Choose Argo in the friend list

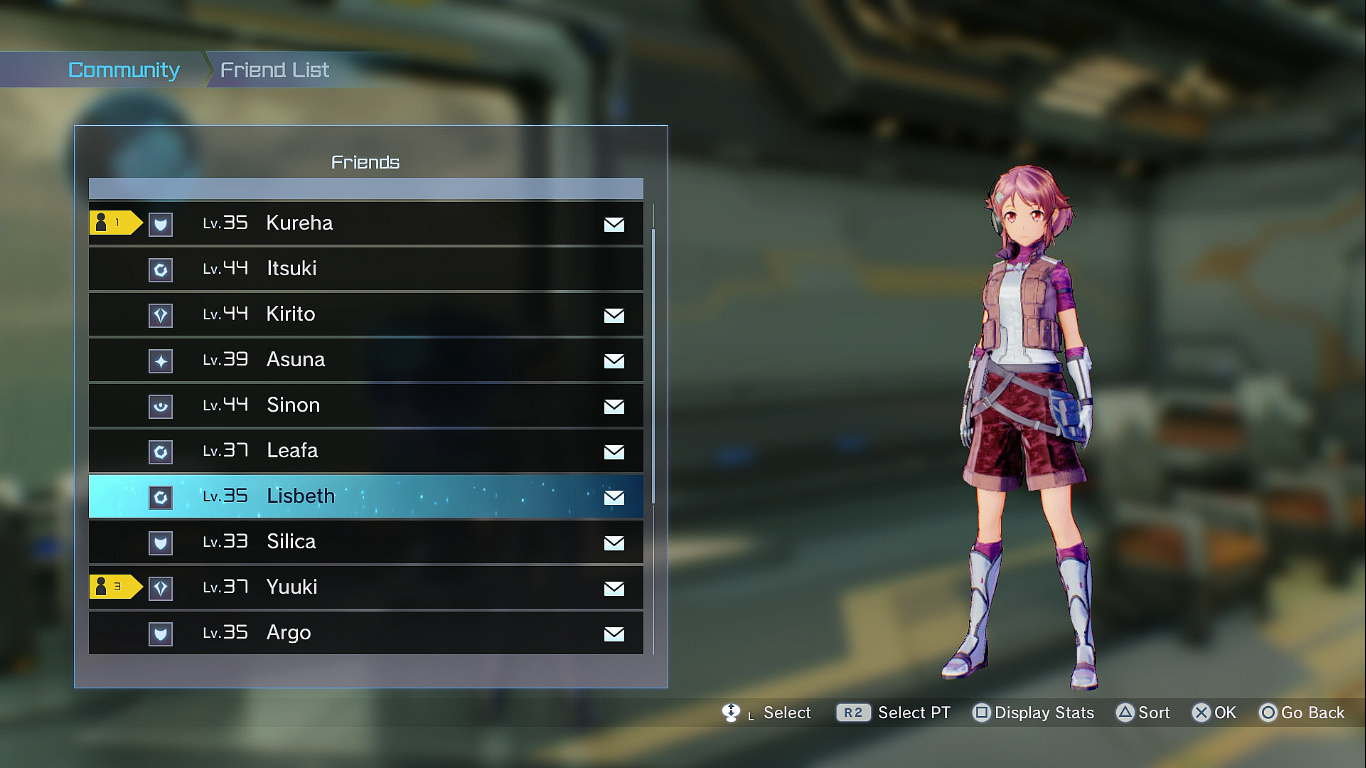point(366,633)
